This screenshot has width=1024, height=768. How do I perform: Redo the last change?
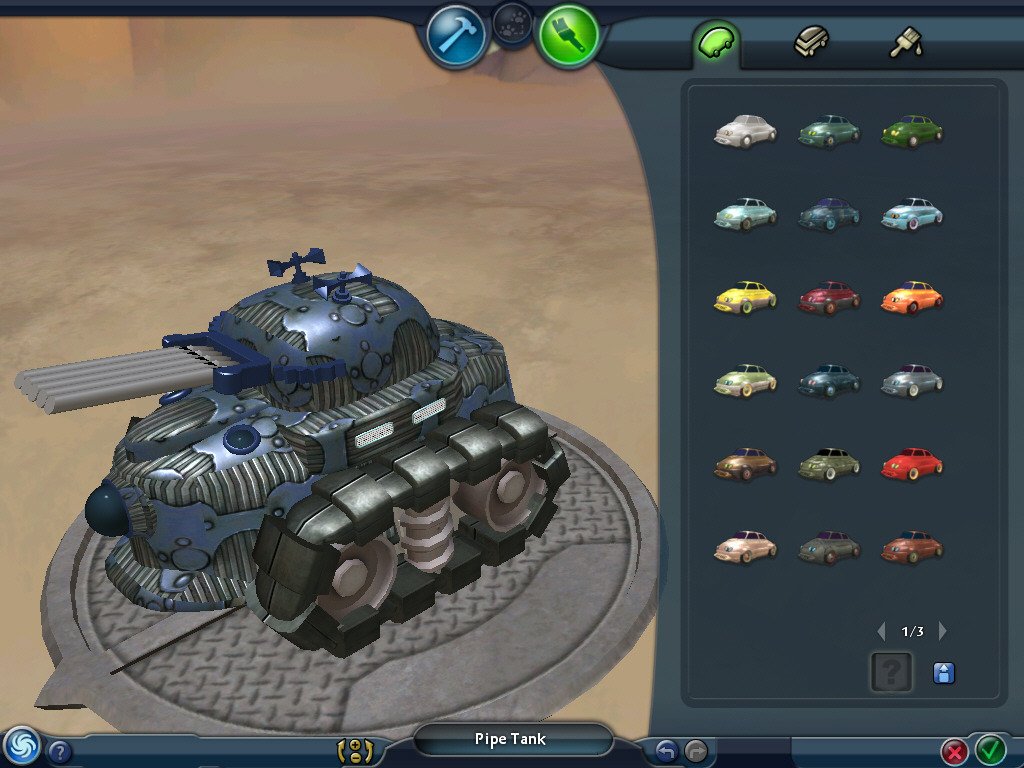tap(696, 750)
